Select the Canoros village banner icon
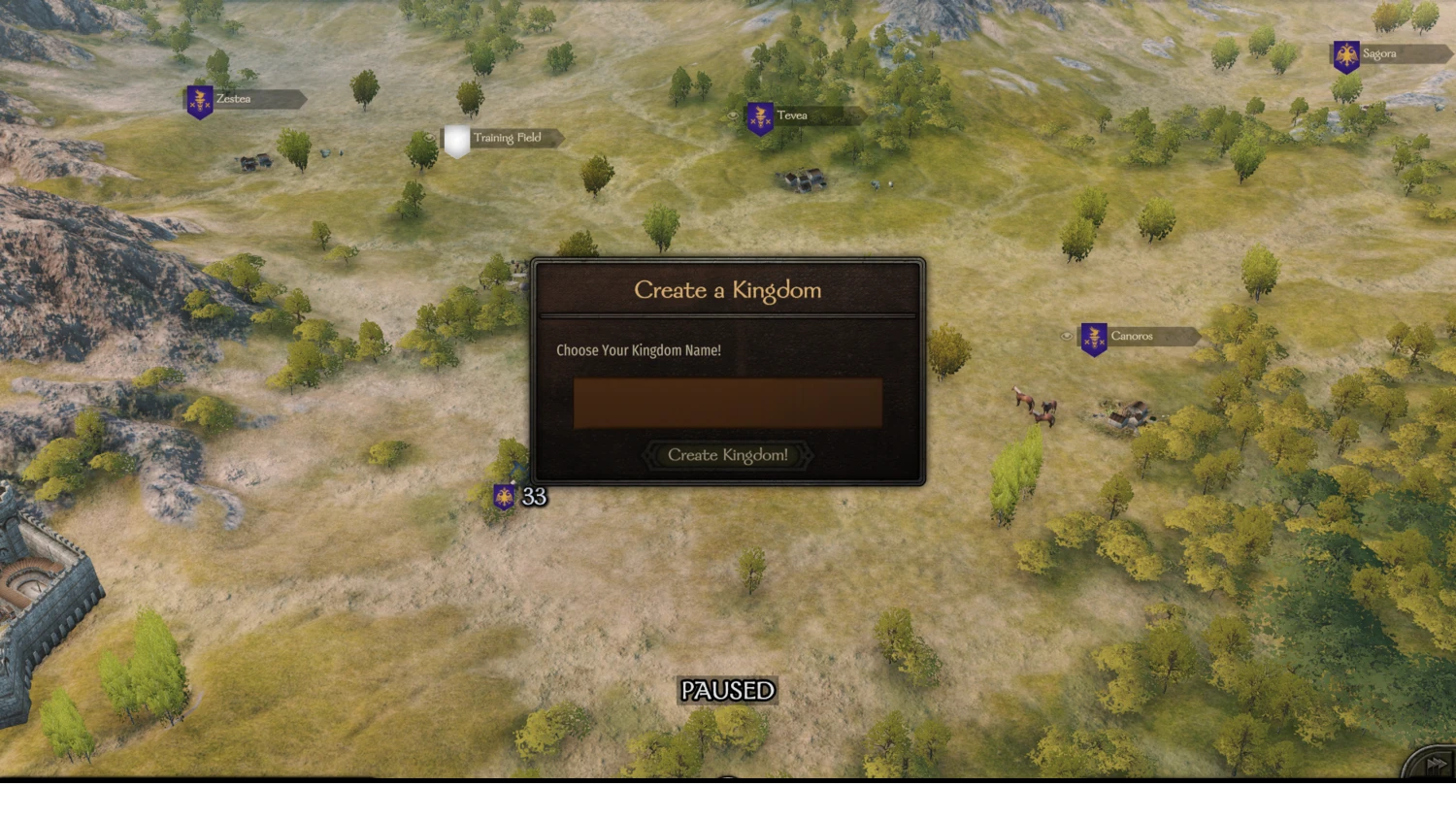The image size is (1456, 819). (x=1093, y=340)
